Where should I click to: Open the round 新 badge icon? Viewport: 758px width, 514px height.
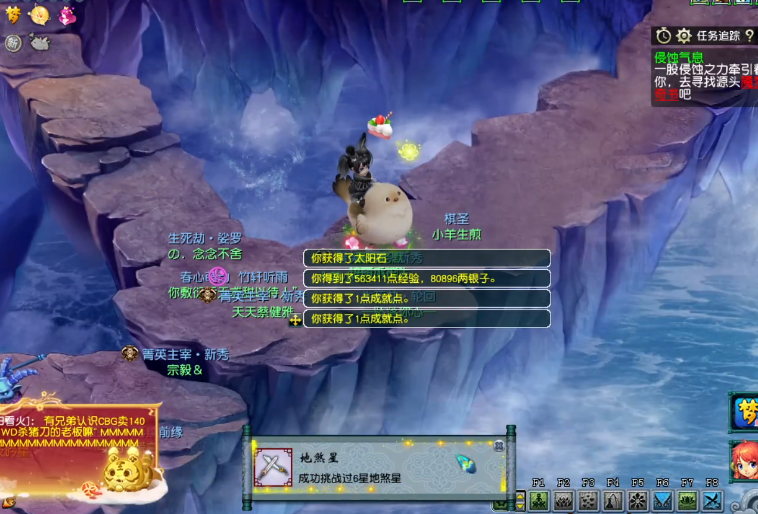tap(13, 42)
